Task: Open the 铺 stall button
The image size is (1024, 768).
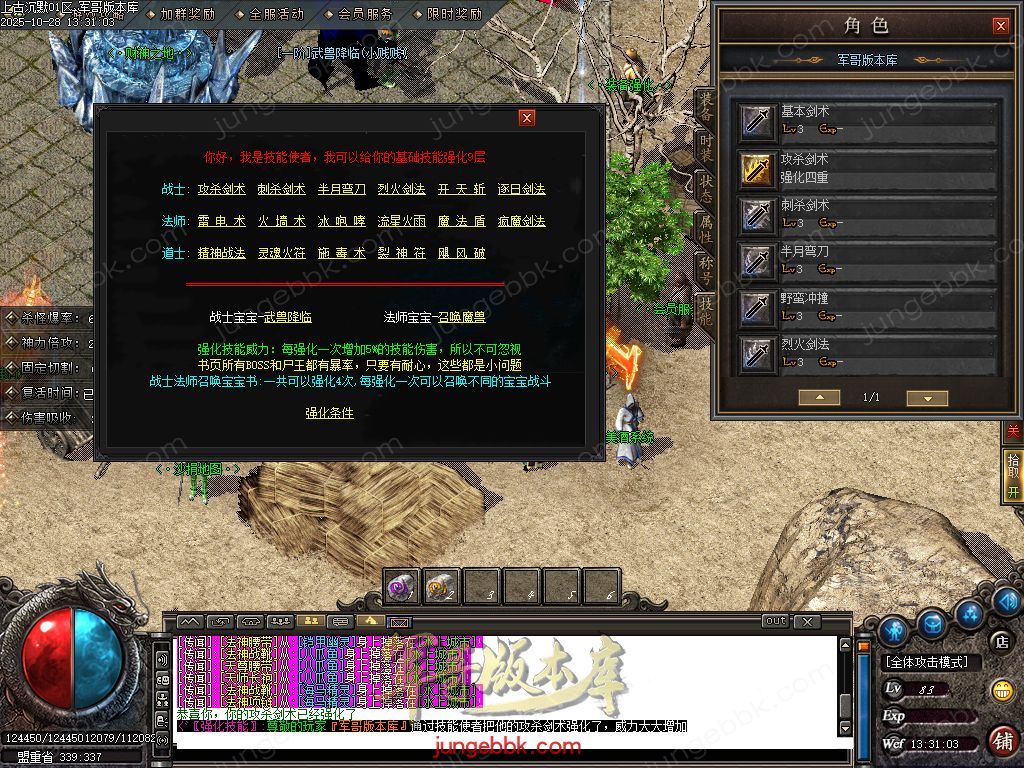Action: tap(1001, 741)
